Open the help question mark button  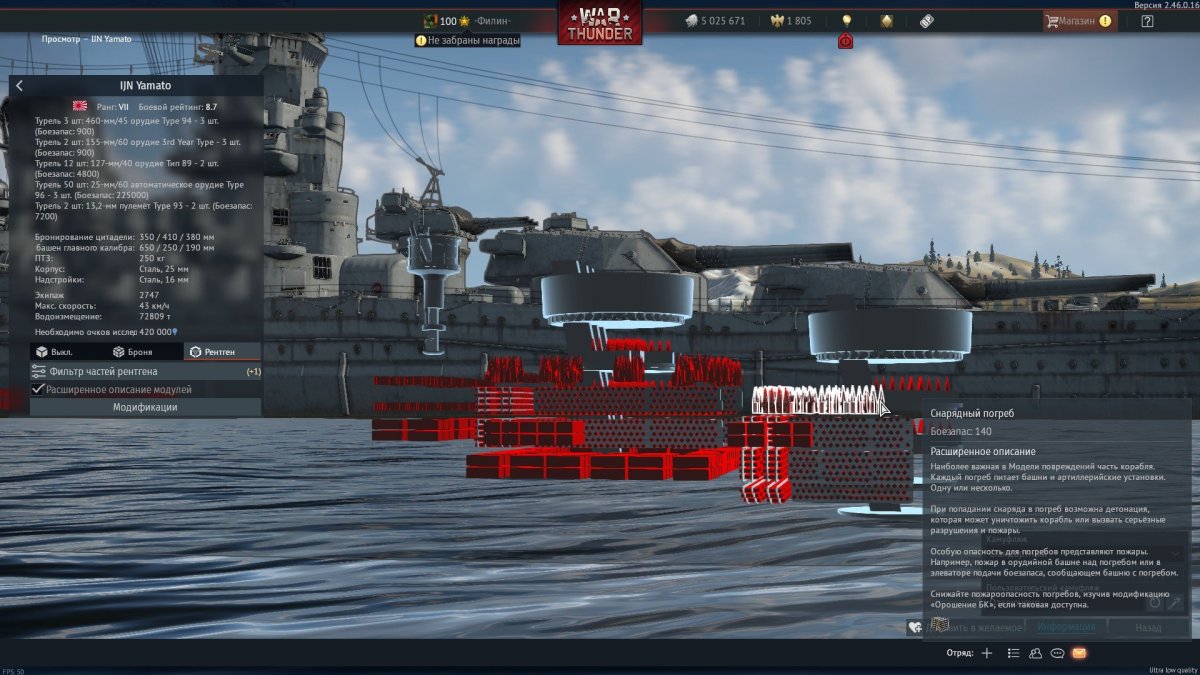(x=1147, y=21)
